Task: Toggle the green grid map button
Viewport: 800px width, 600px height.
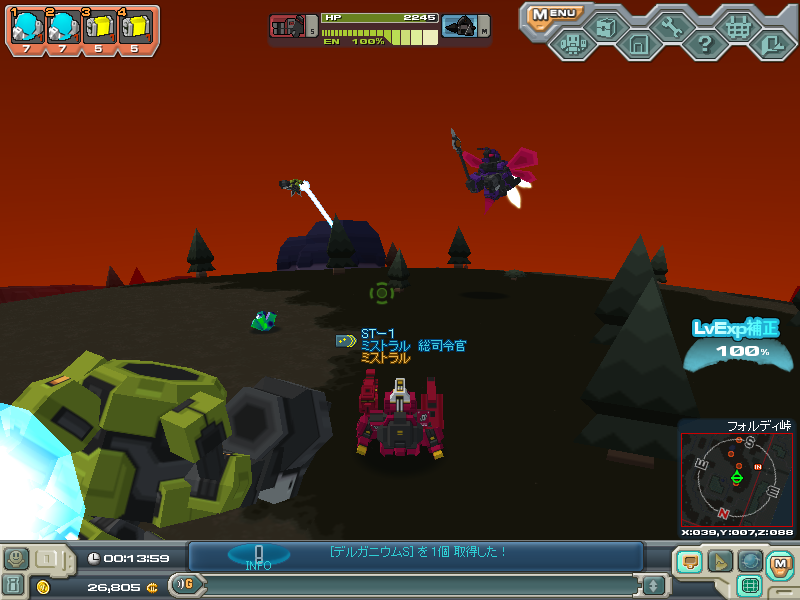Action: click(x=749, y=585)
